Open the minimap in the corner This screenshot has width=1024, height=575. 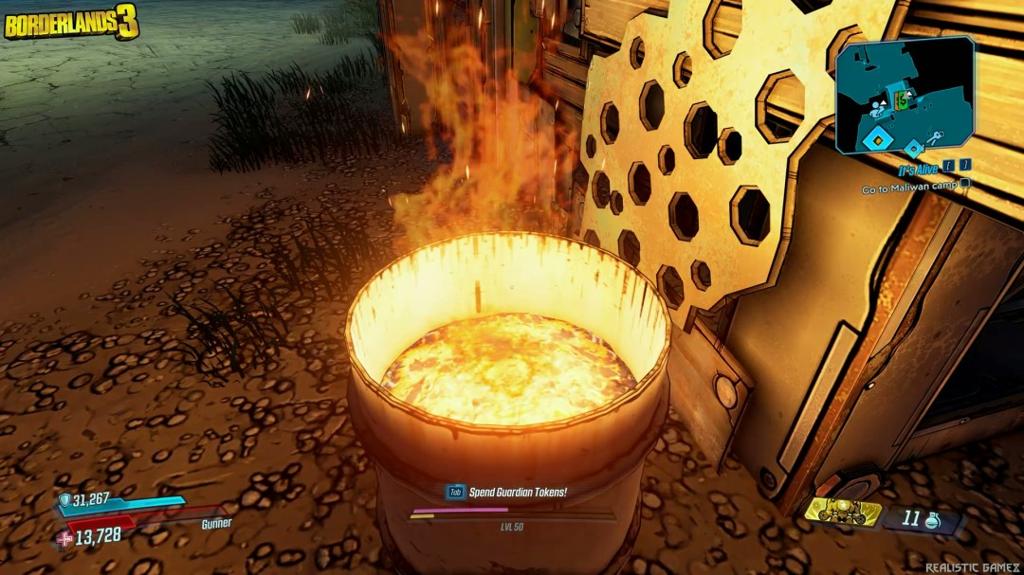tap(905, 96)
